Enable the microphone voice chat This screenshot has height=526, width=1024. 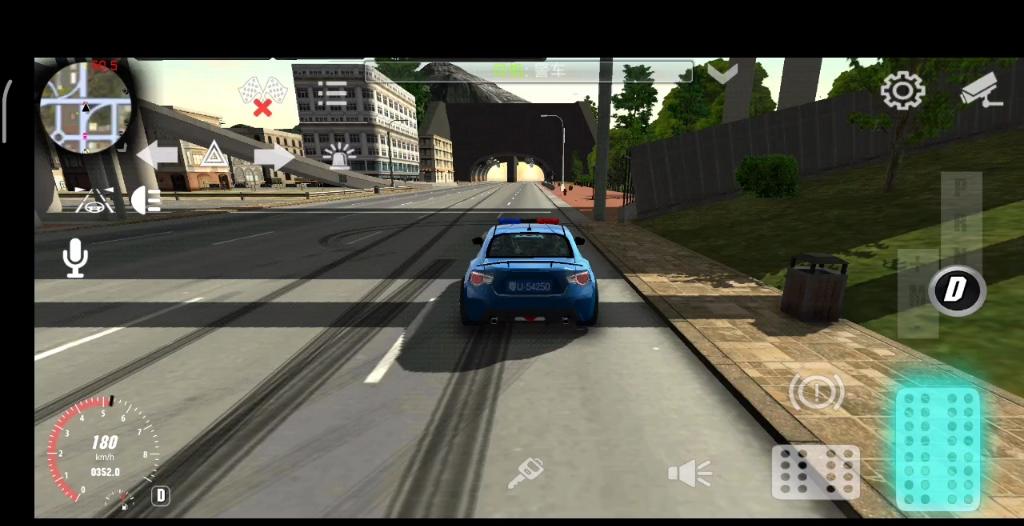[x=75, y=258]
